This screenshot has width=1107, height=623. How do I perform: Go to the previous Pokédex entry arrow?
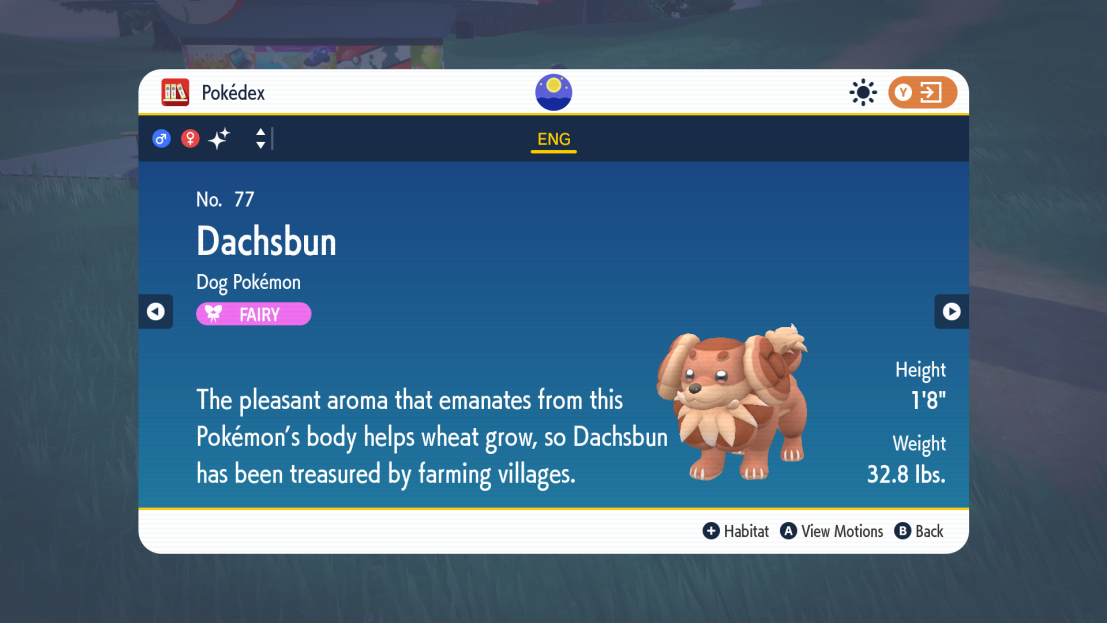tap(155, 312)
